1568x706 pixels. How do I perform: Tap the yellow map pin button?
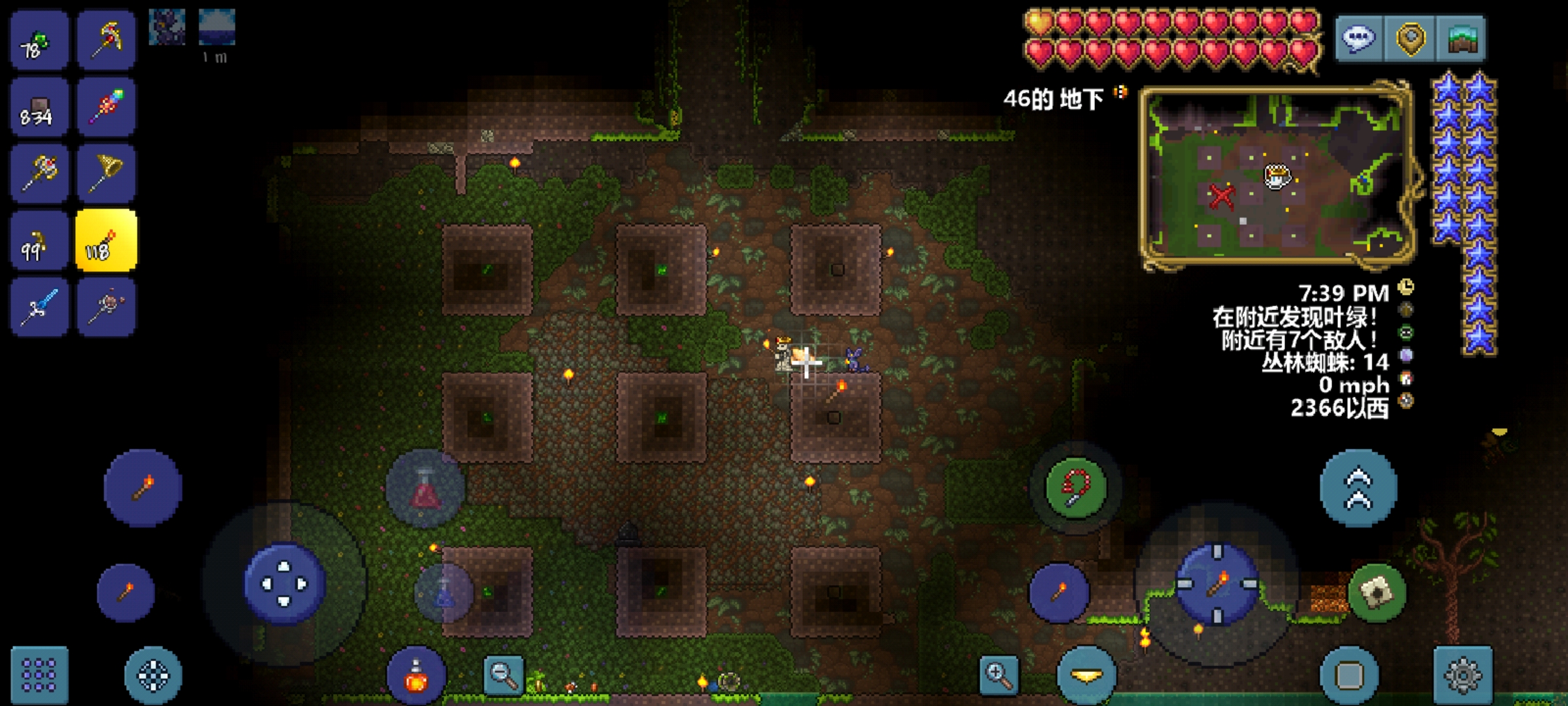[1410, 39]
